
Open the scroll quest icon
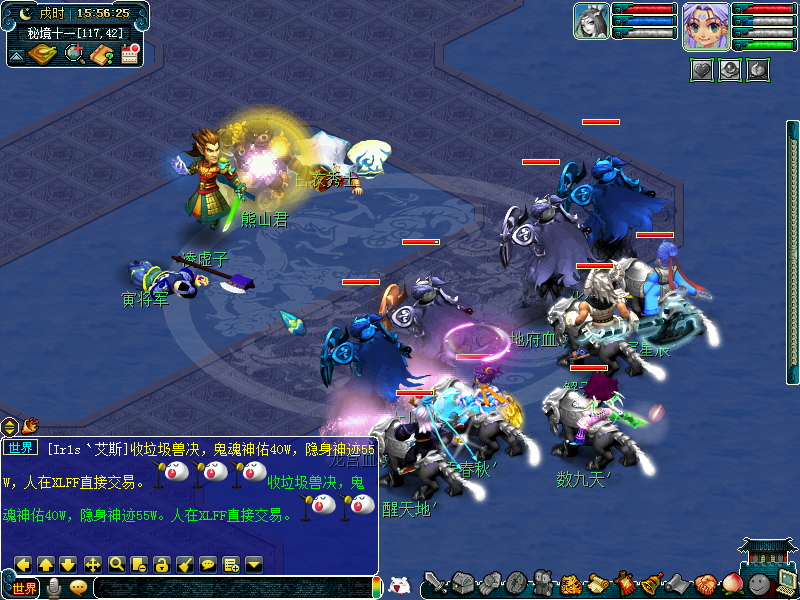point(597,584)
